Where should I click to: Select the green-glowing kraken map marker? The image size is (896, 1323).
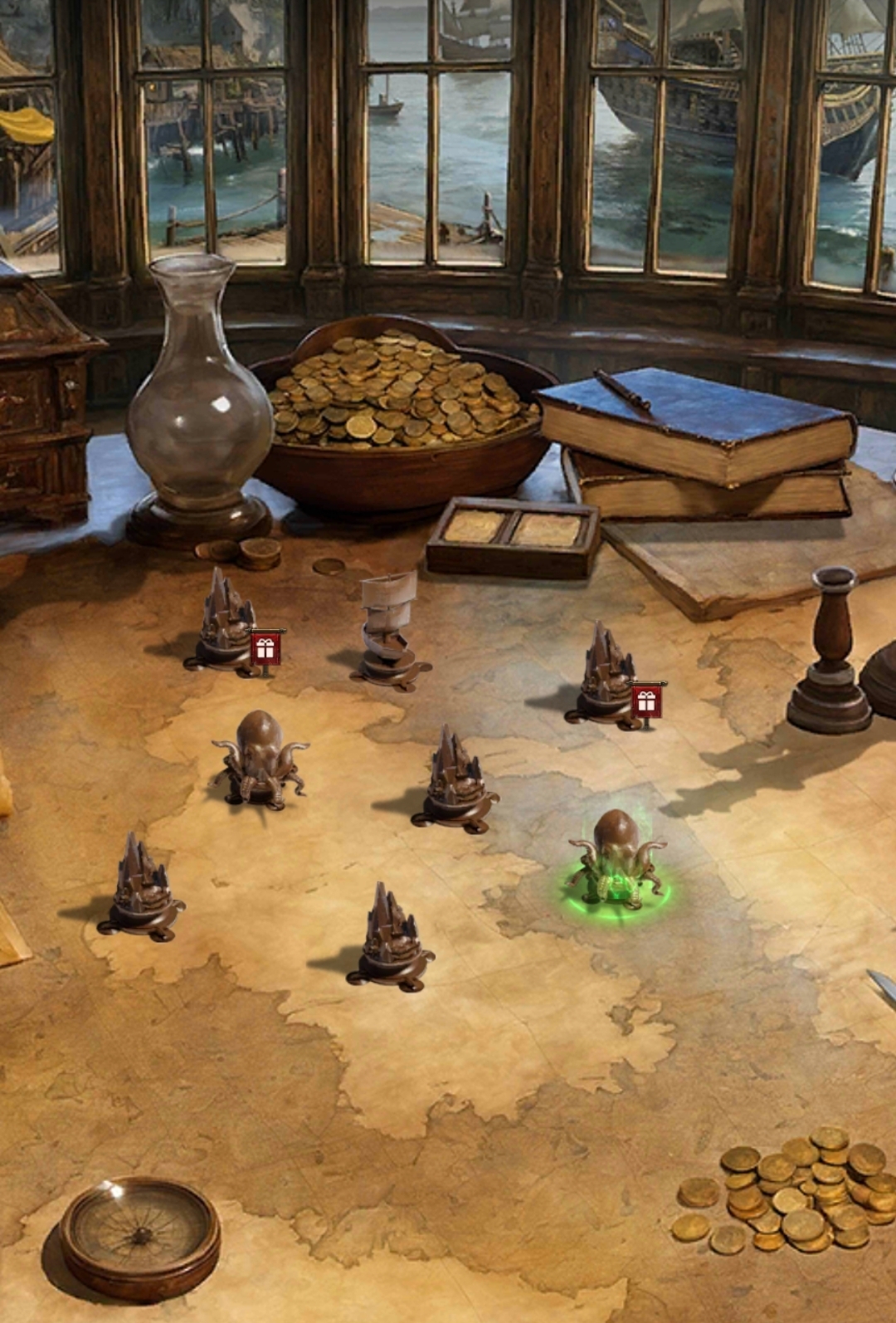coord(618,865)
